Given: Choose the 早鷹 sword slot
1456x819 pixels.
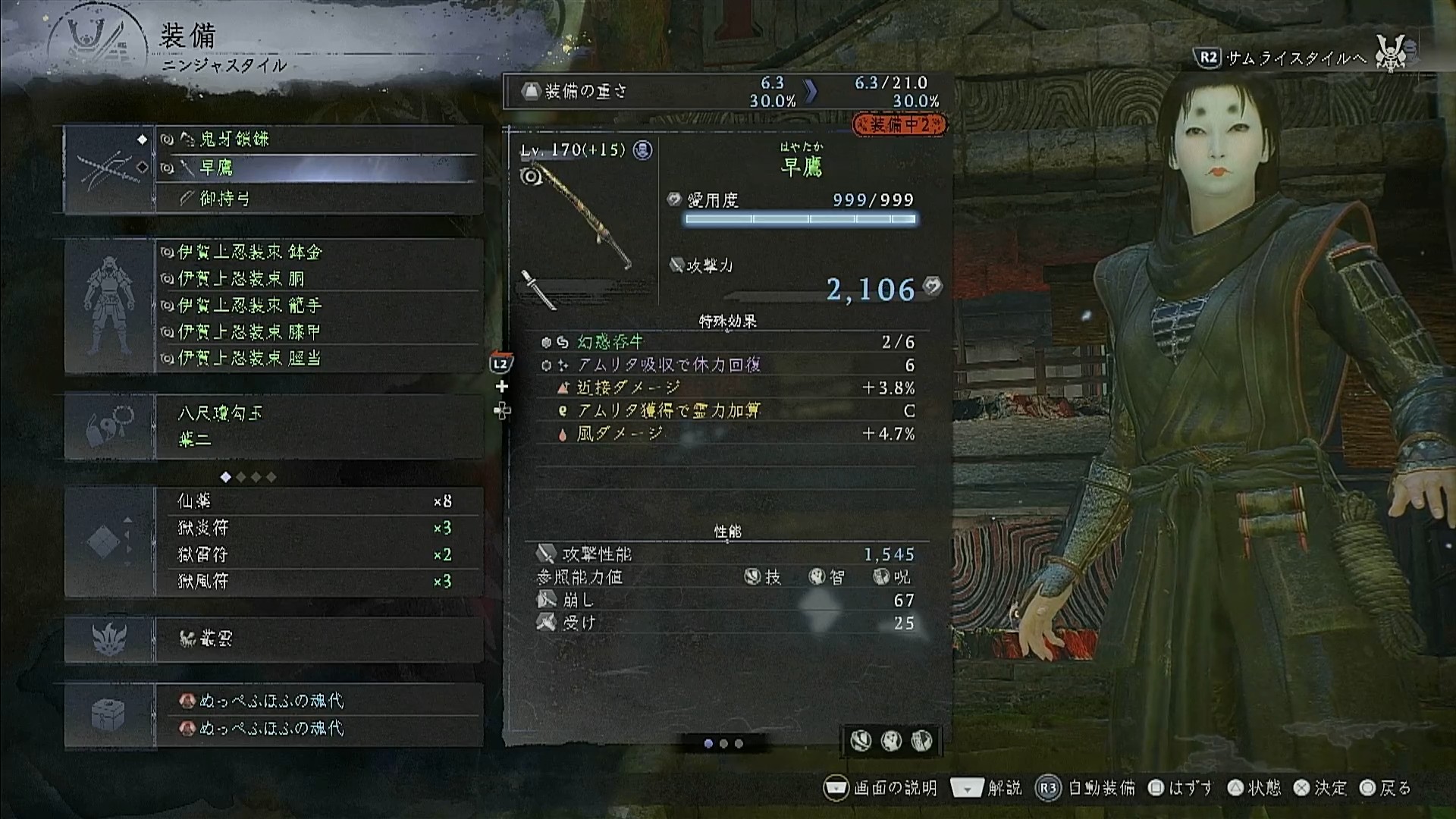Looking at the screenshot, I should point(318,168).
